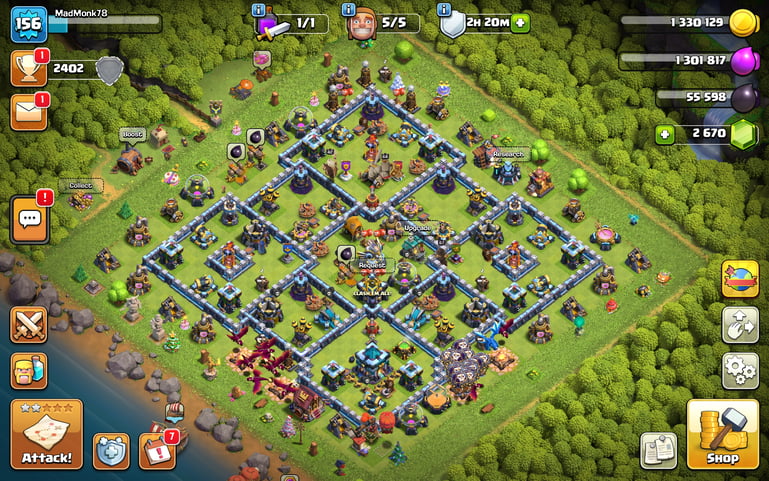Open player profile via level 156 badge
Image resolution: width=769 pixels, height=481 pixels.
28,23
